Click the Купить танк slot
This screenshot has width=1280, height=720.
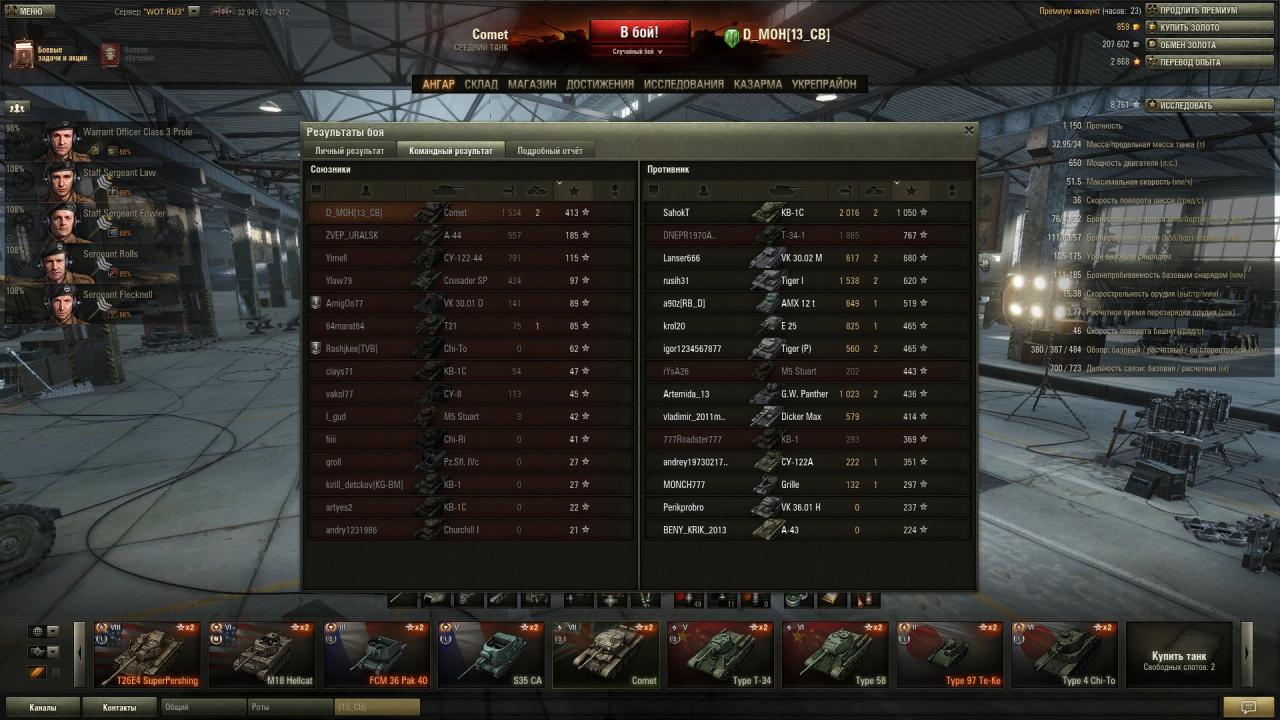pyautogui.click(x=1179, y=655)
